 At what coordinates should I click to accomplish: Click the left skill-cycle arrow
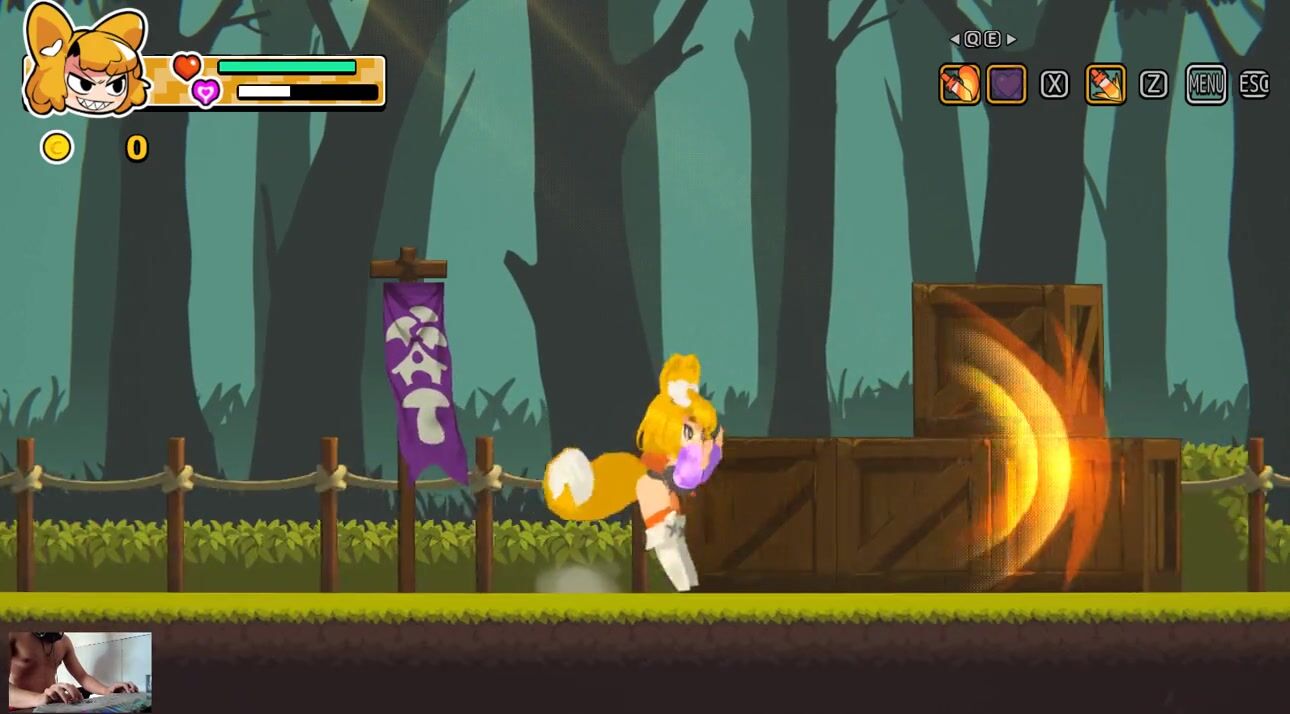click(955, 40)
